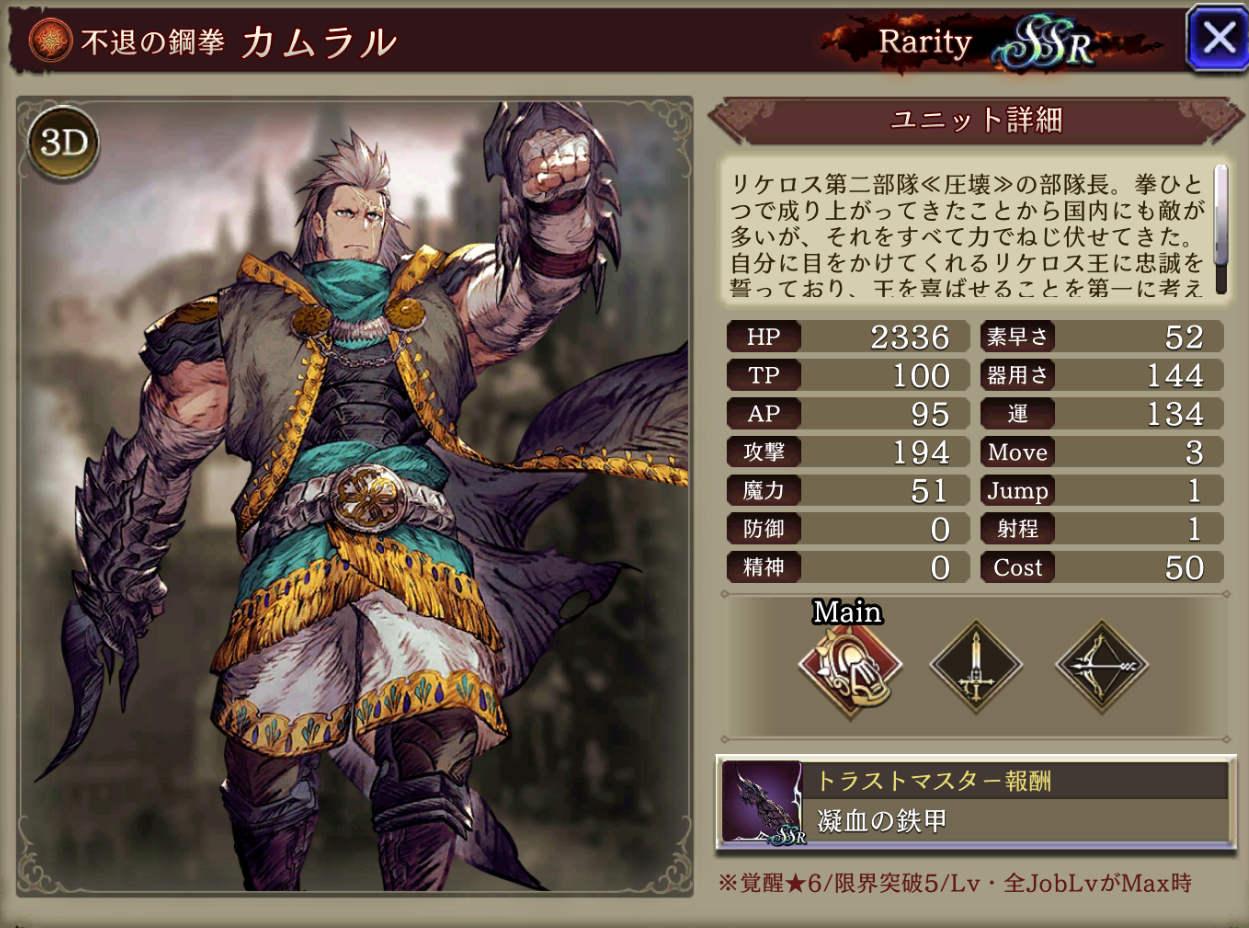Toggle the 3D model view
Screen dimensions: 1249x928
click(66, 144)
